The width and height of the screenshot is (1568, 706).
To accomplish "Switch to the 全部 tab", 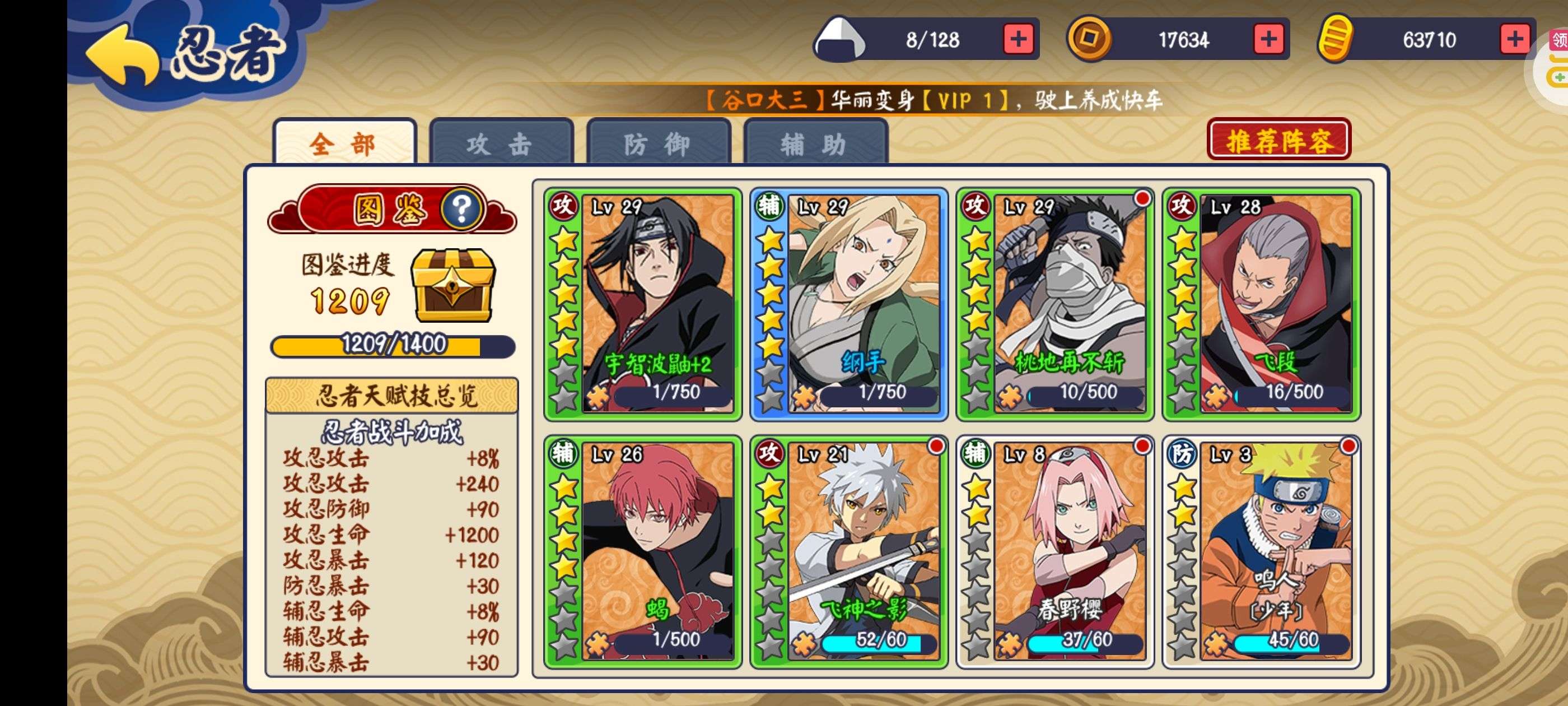I will tap(344, 143).
